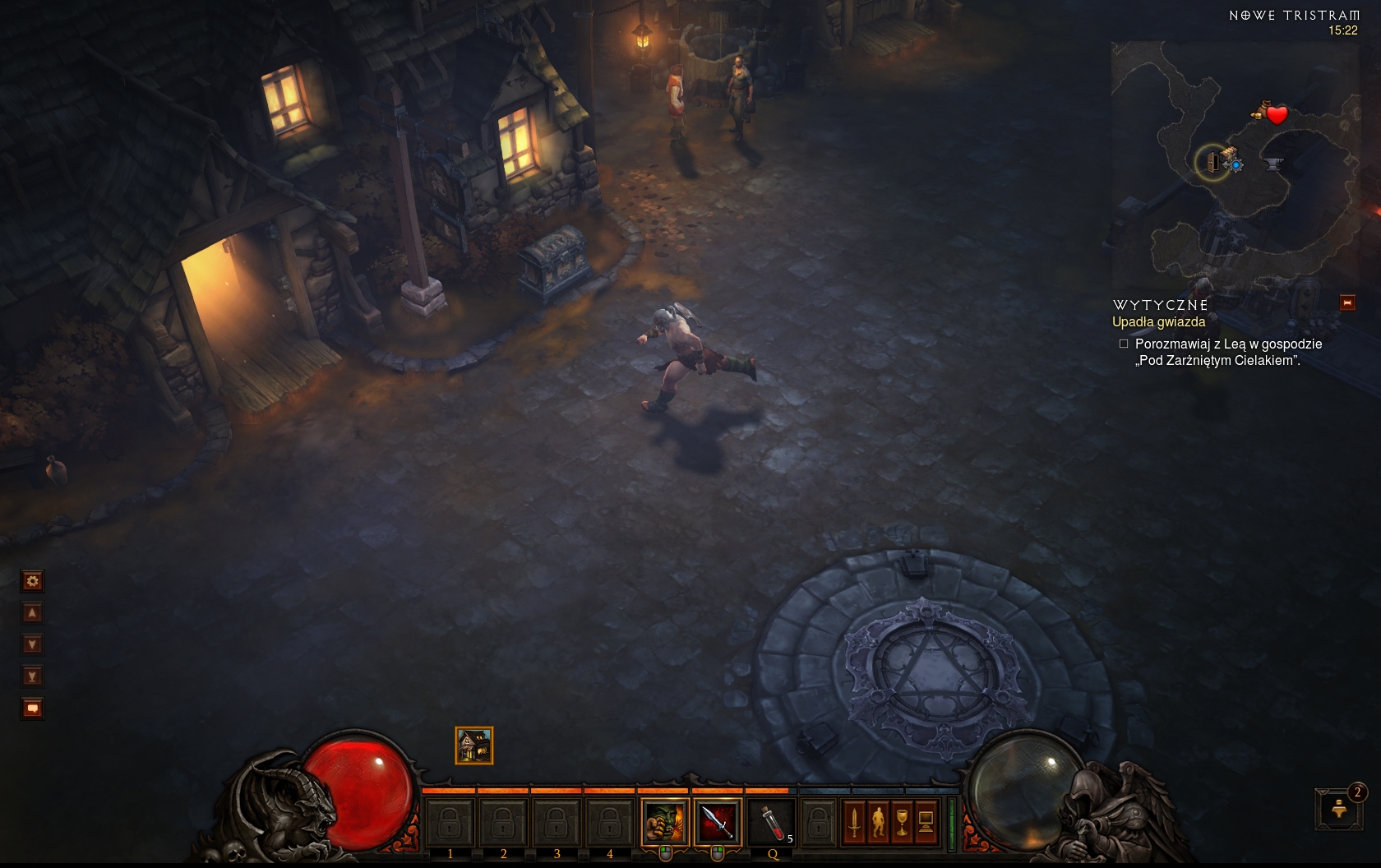Open the game menu computer icon
This screenshot has width=1381, height=868.
click(926, 821)
